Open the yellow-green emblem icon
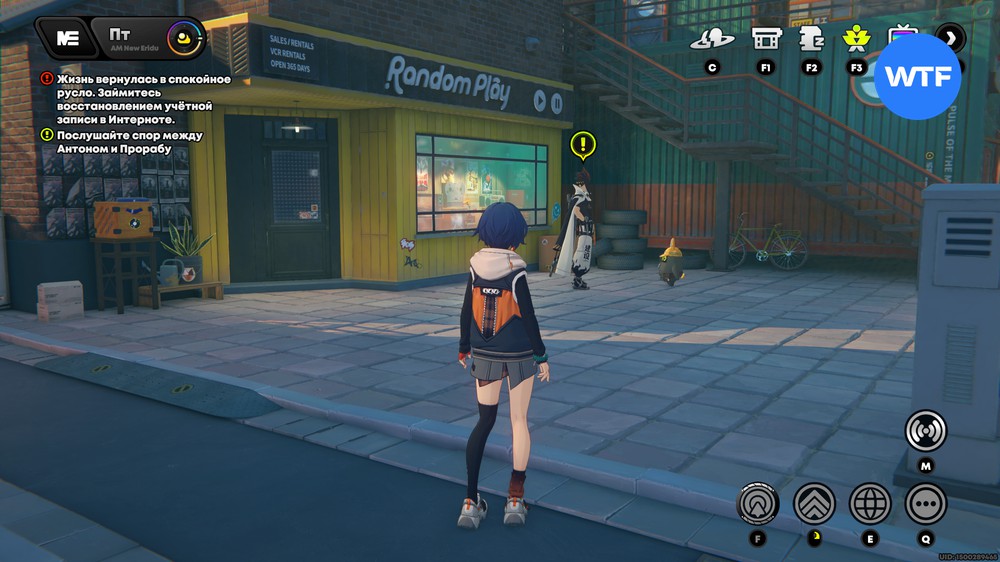Screen dimensions: 1000x562 tap(855, 39)
